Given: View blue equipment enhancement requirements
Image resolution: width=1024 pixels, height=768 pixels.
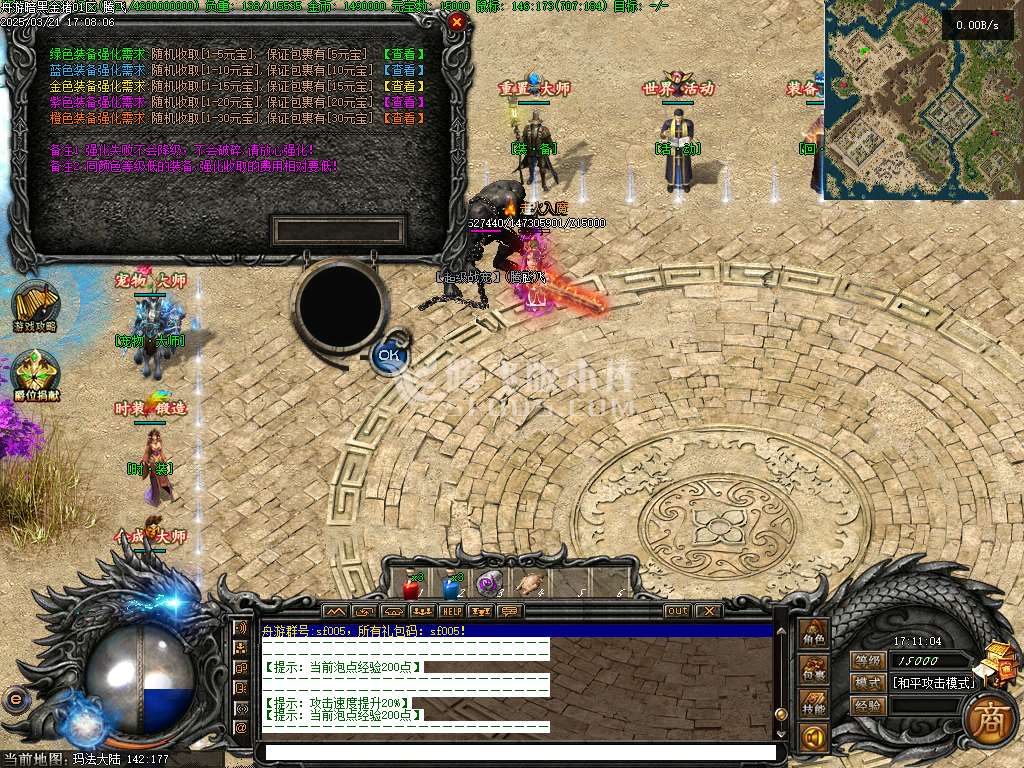Looking at the screenshot, I should click(x=405, y=70).
